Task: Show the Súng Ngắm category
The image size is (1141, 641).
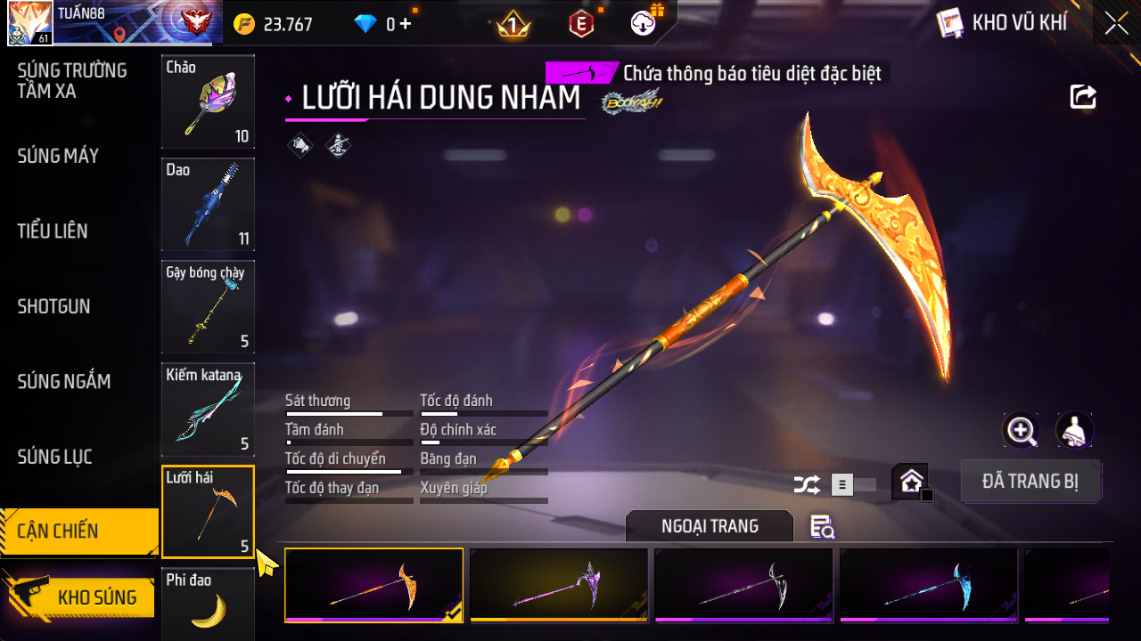Action: click(x=64, y=381)
